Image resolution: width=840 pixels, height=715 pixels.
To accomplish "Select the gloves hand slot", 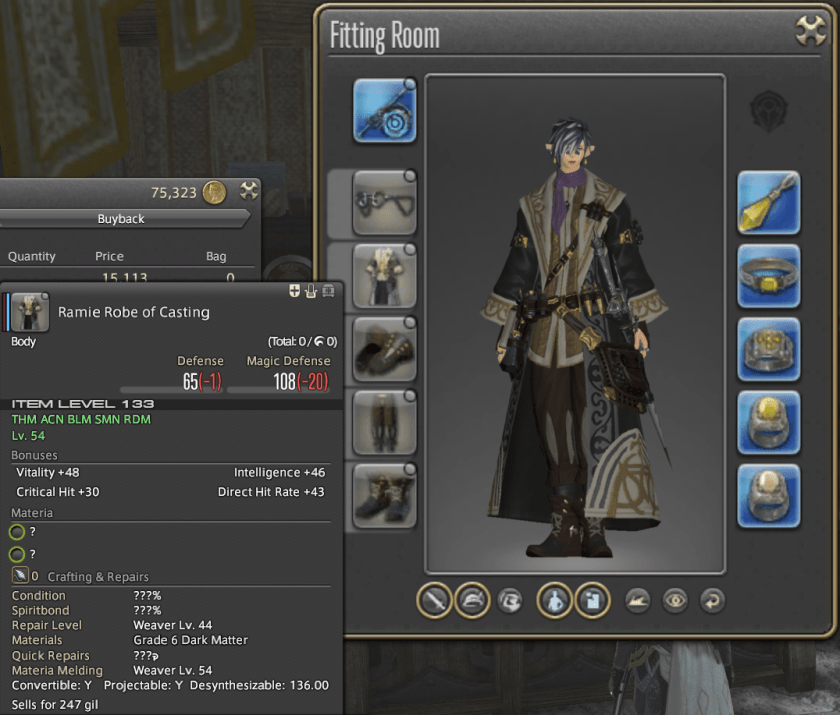I will point(385,349).
